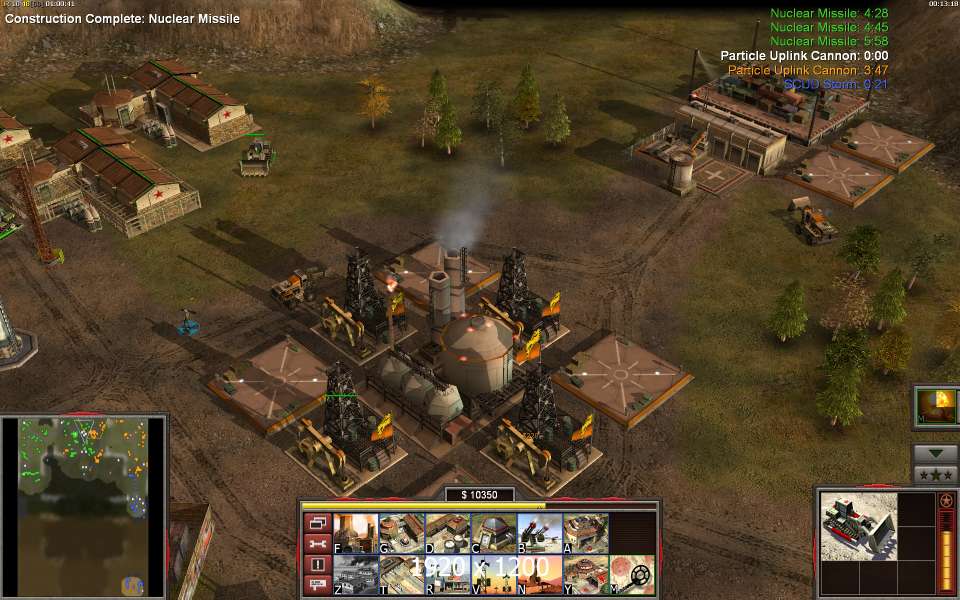Select the Gattling Cannon build icon marked B

(539, 533)
